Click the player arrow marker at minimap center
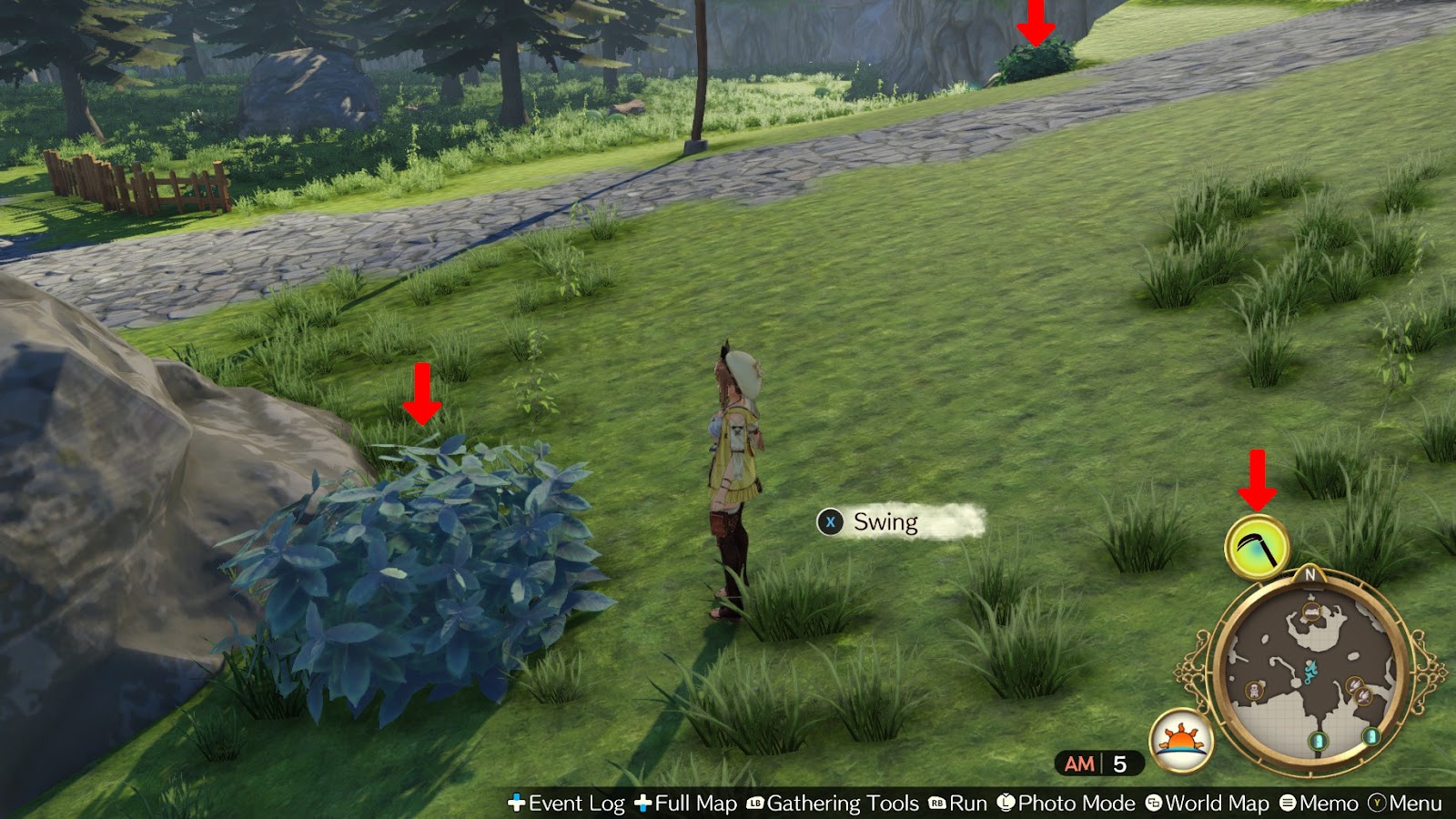1456x819 pixels. click(1311, 672)
